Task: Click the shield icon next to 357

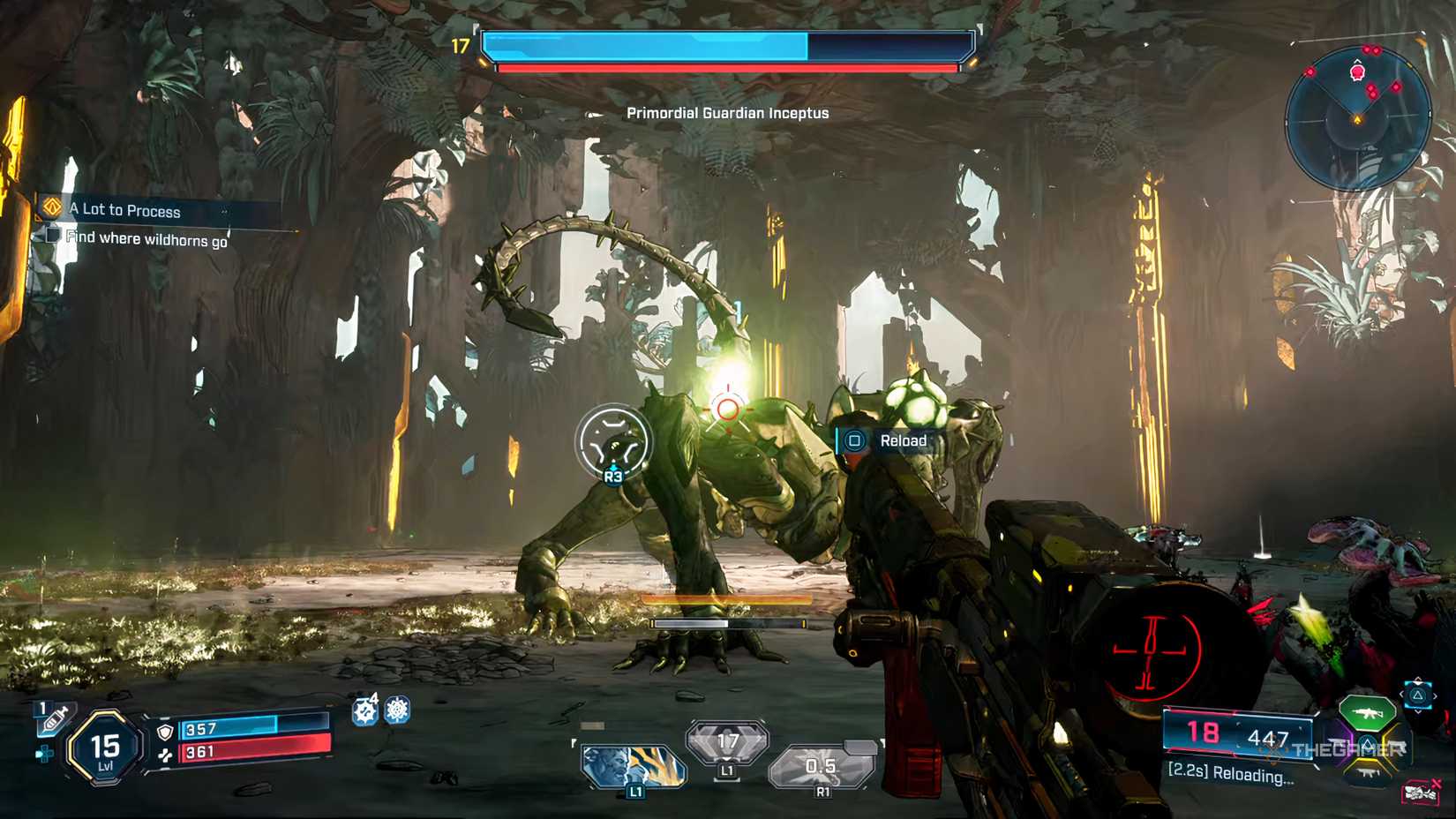Action: [166, 731]
